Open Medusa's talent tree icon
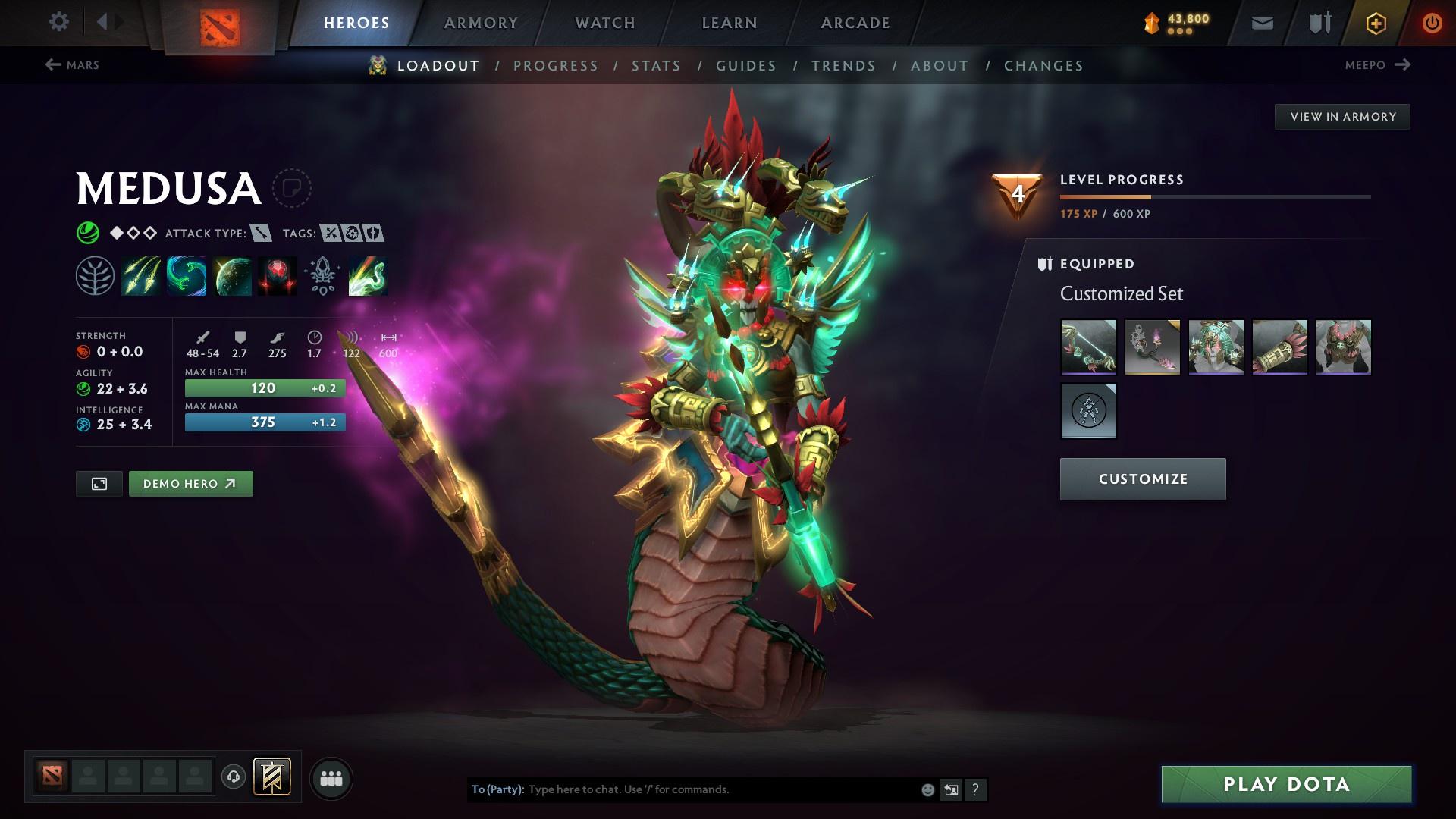This screenshot has height=819, width=1456. pyautogui.click(x=95, y=275)
